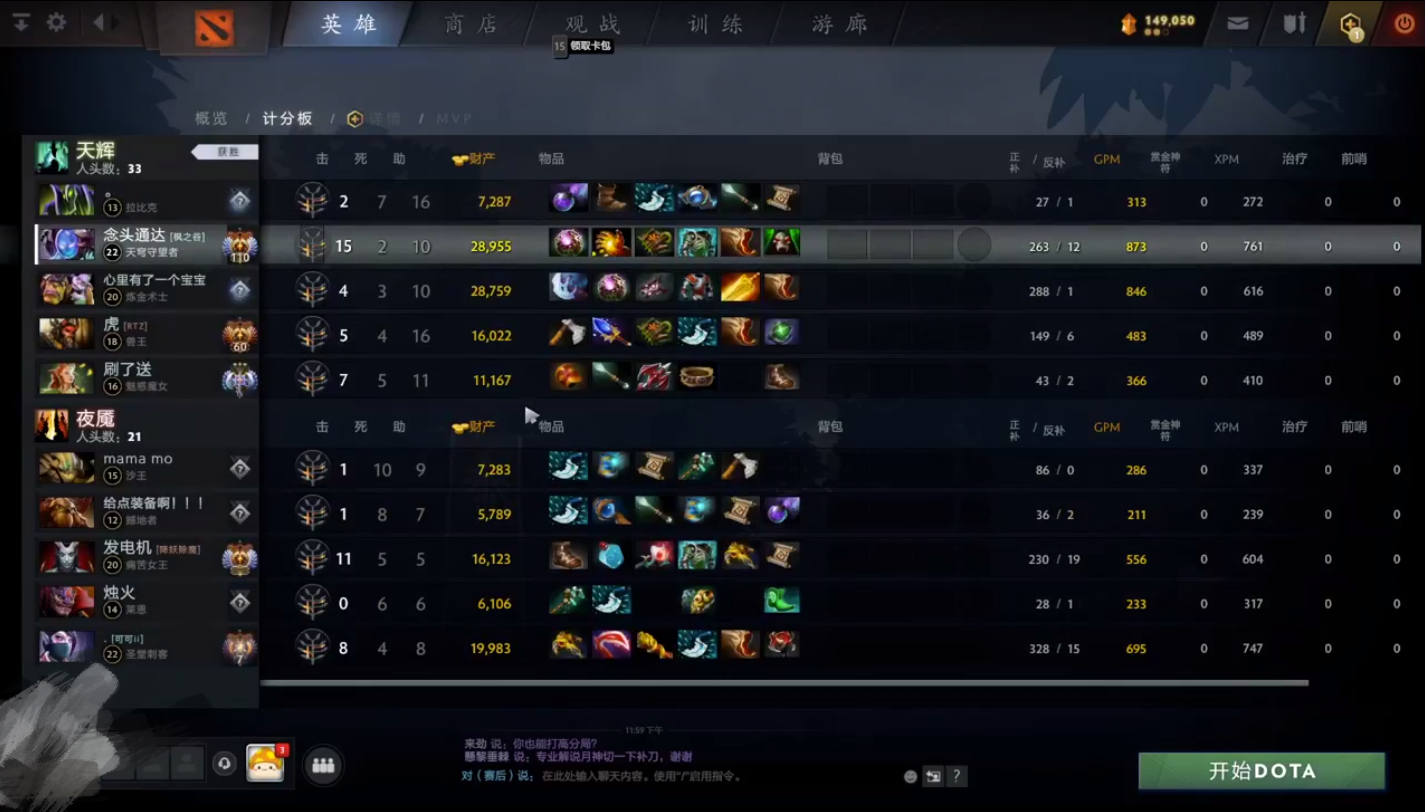1425x812 pixels.
Task: Open the Dota Plus hexagon icon
Action: point(1349,21)
